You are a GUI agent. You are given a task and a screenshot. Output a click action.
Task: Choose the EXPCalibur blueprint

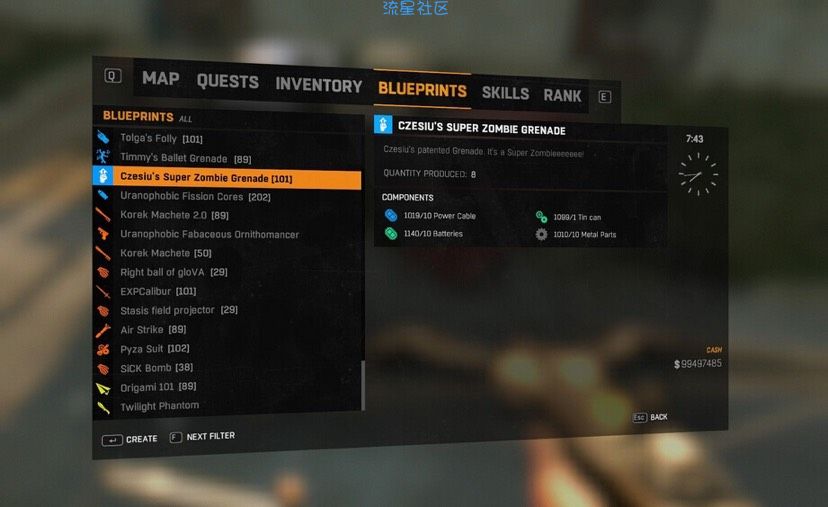click(158, 291)
